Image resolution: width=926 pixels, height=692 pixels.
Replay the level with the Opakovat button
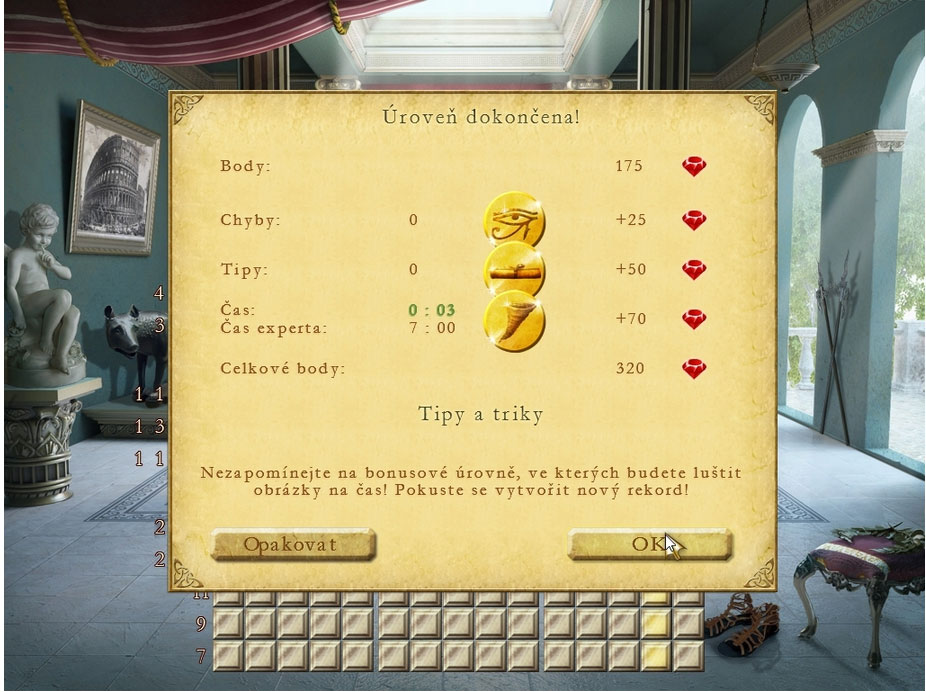tap(292, 544)
